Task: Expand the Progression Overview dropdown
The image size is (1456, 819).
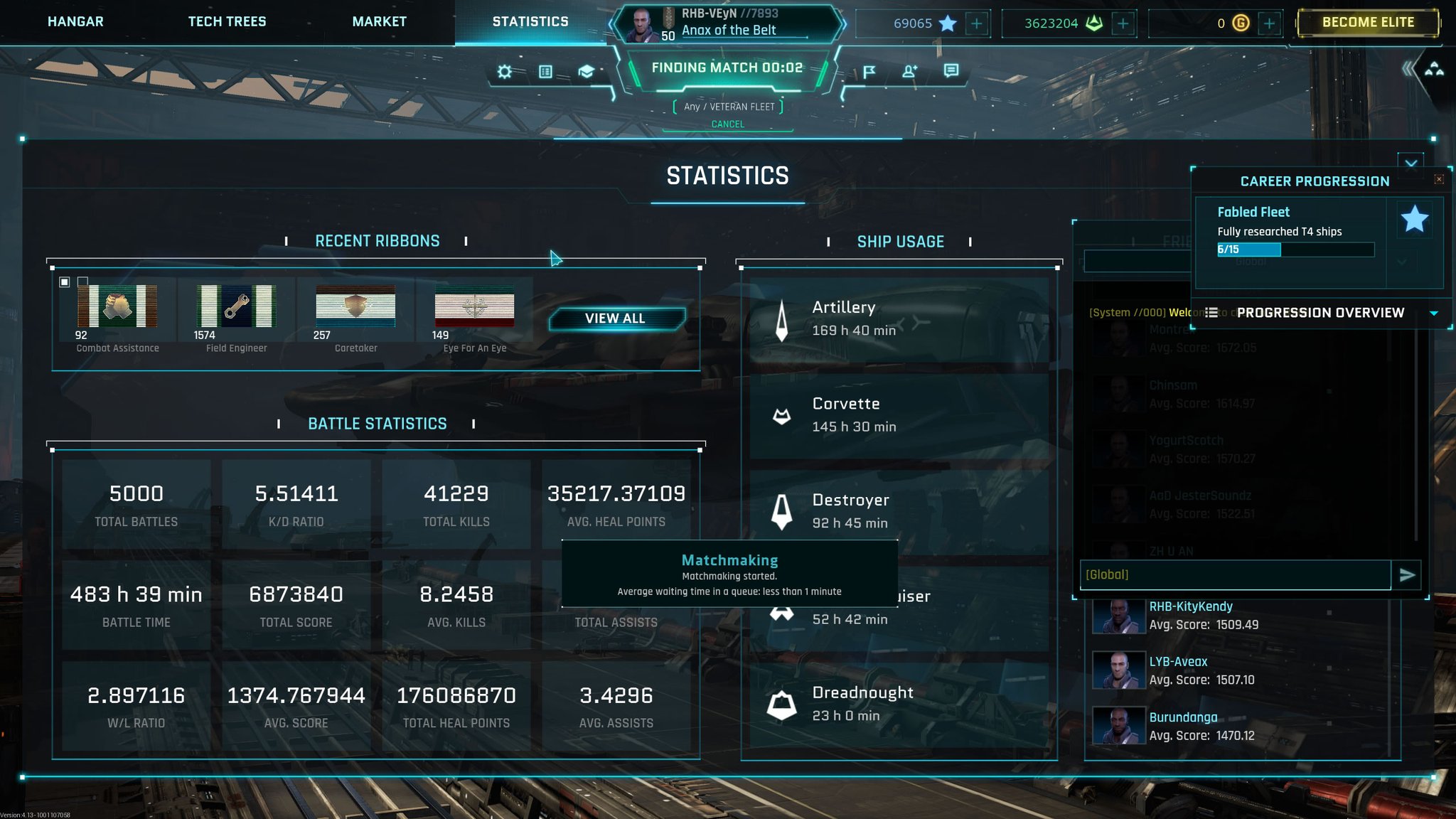Action: coord(1434,313)
